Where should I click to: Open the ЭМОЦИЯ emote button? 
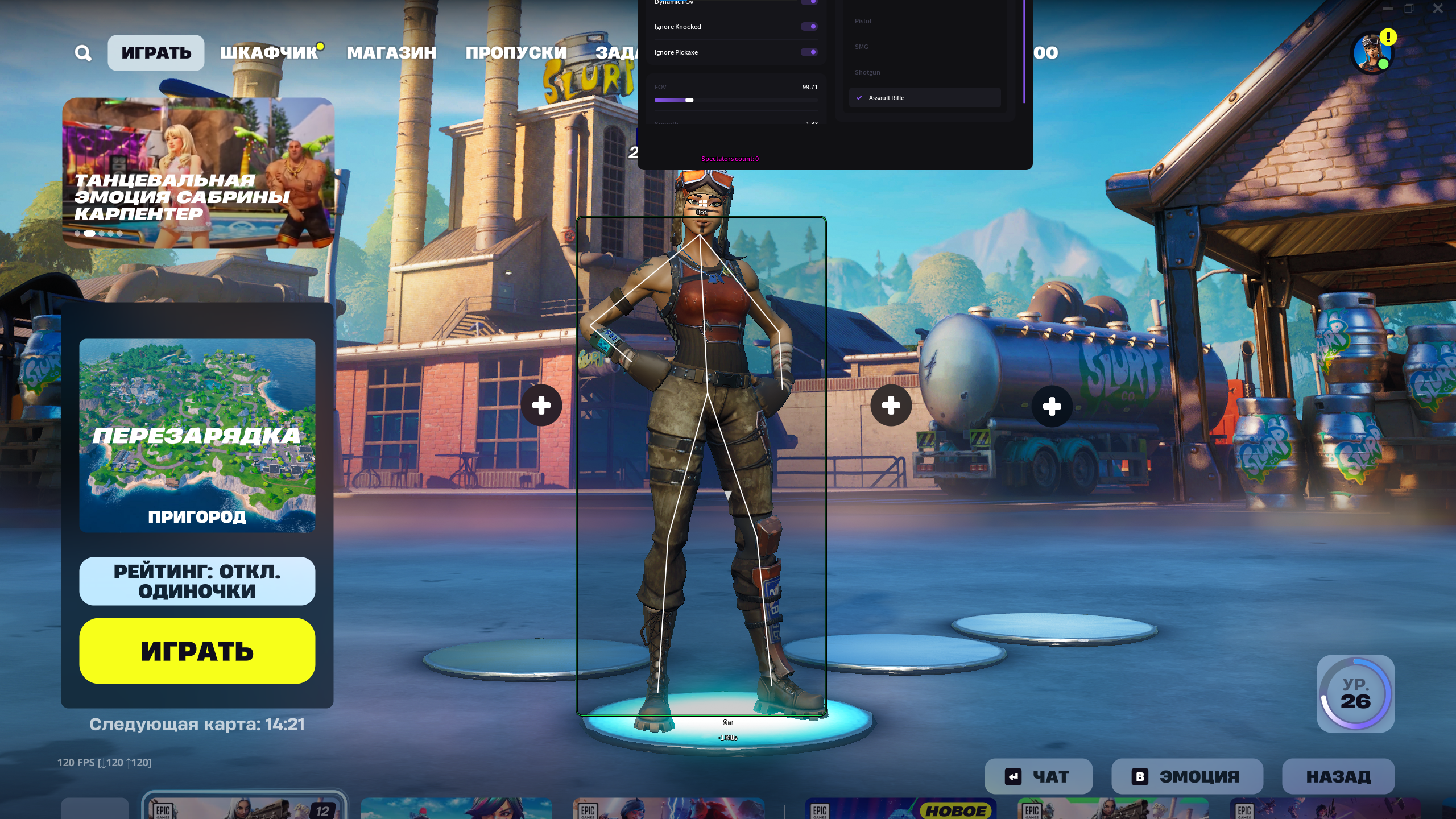(1187, 776)
